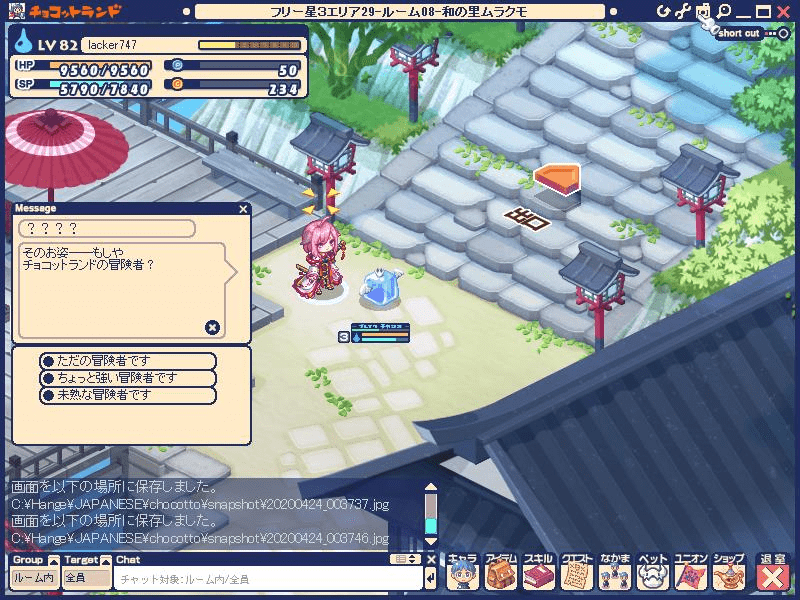Viewport: 800px width, 600px height.
Task: Close the Message dialogue window
Action: coord(243,209)
